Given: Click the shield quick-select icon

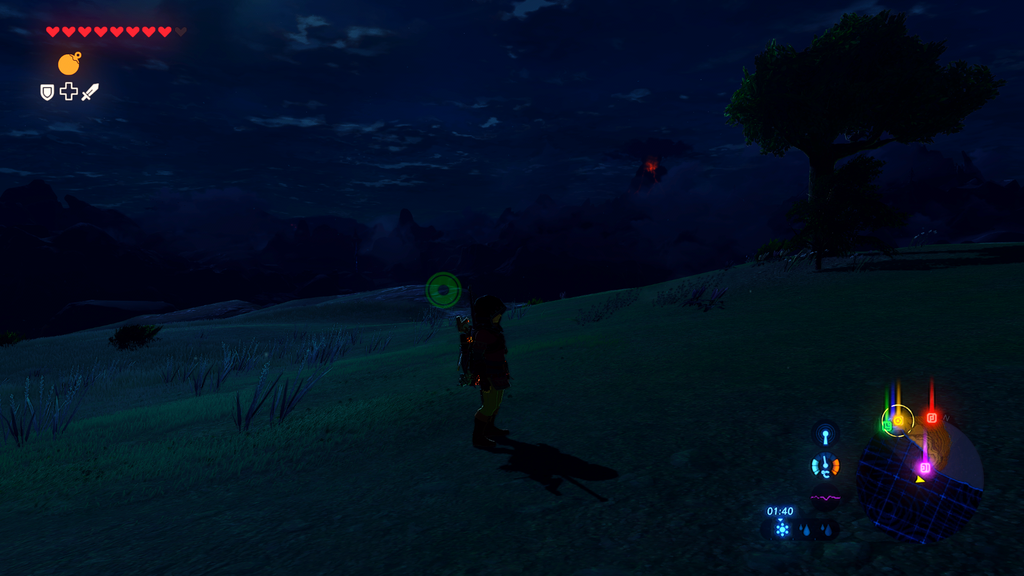Looking at the screenshot, I should (x=47, y=92).
